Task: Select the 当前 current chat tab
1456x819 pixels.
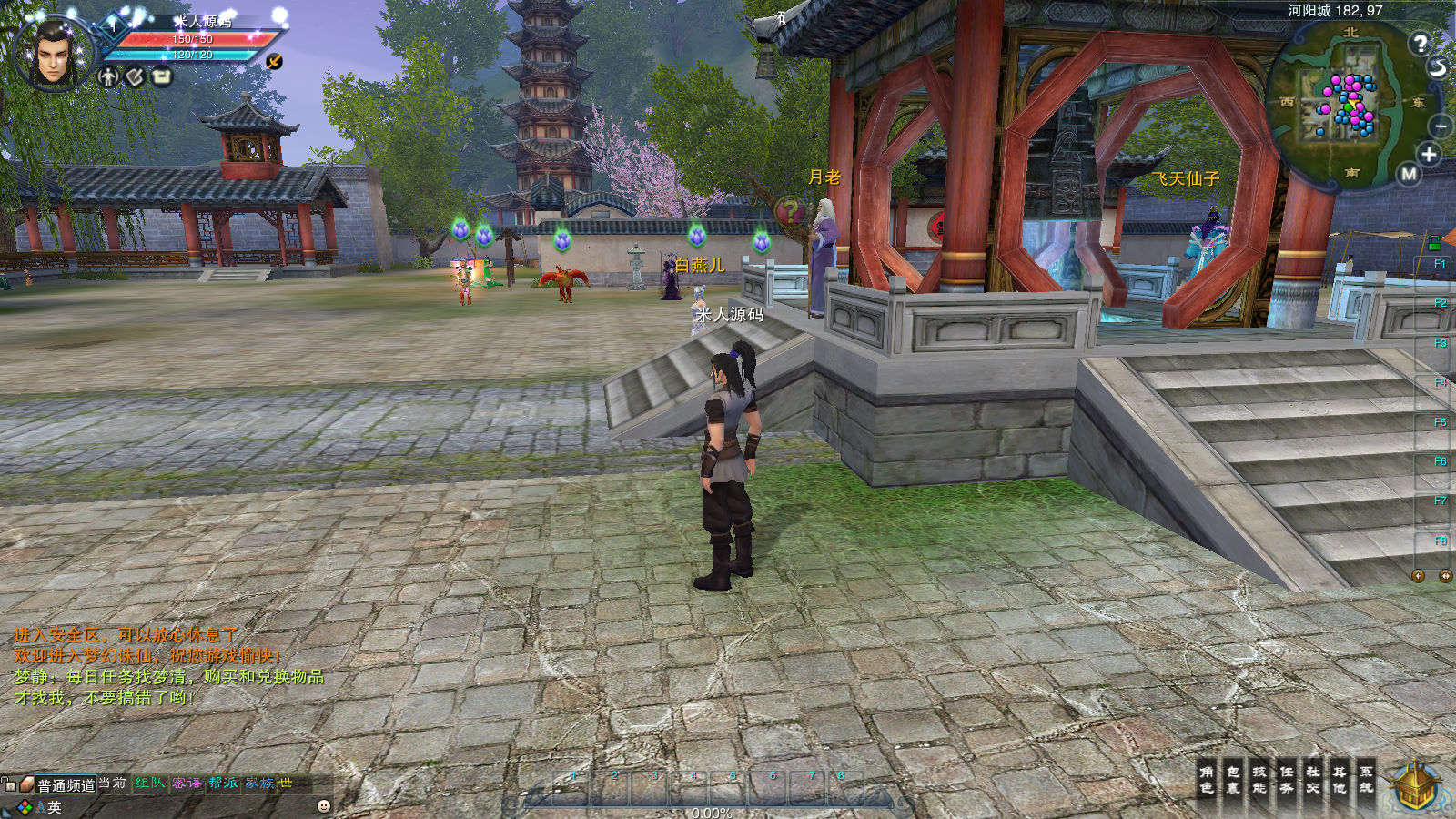Action: [113, 783]
